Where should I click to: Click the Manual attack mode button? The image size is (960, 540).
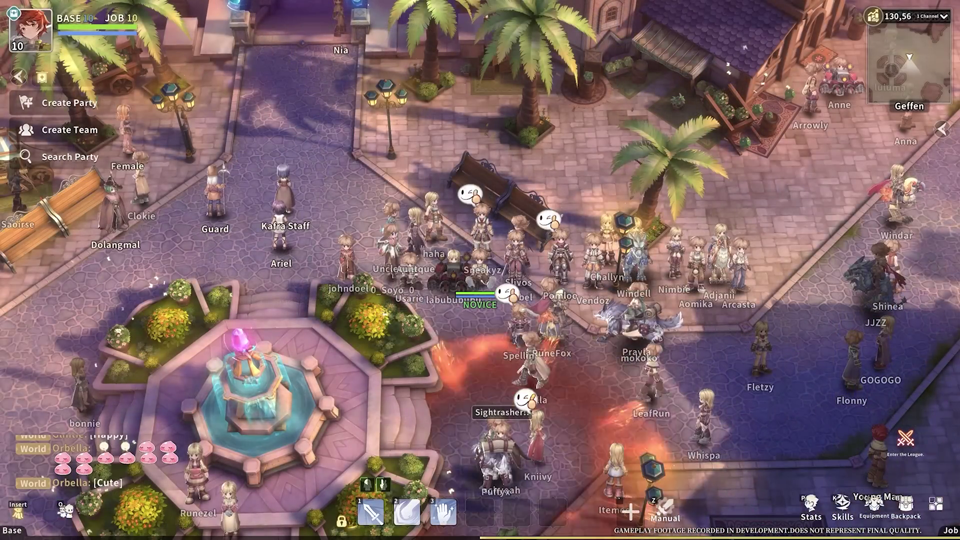click(664, 509)
